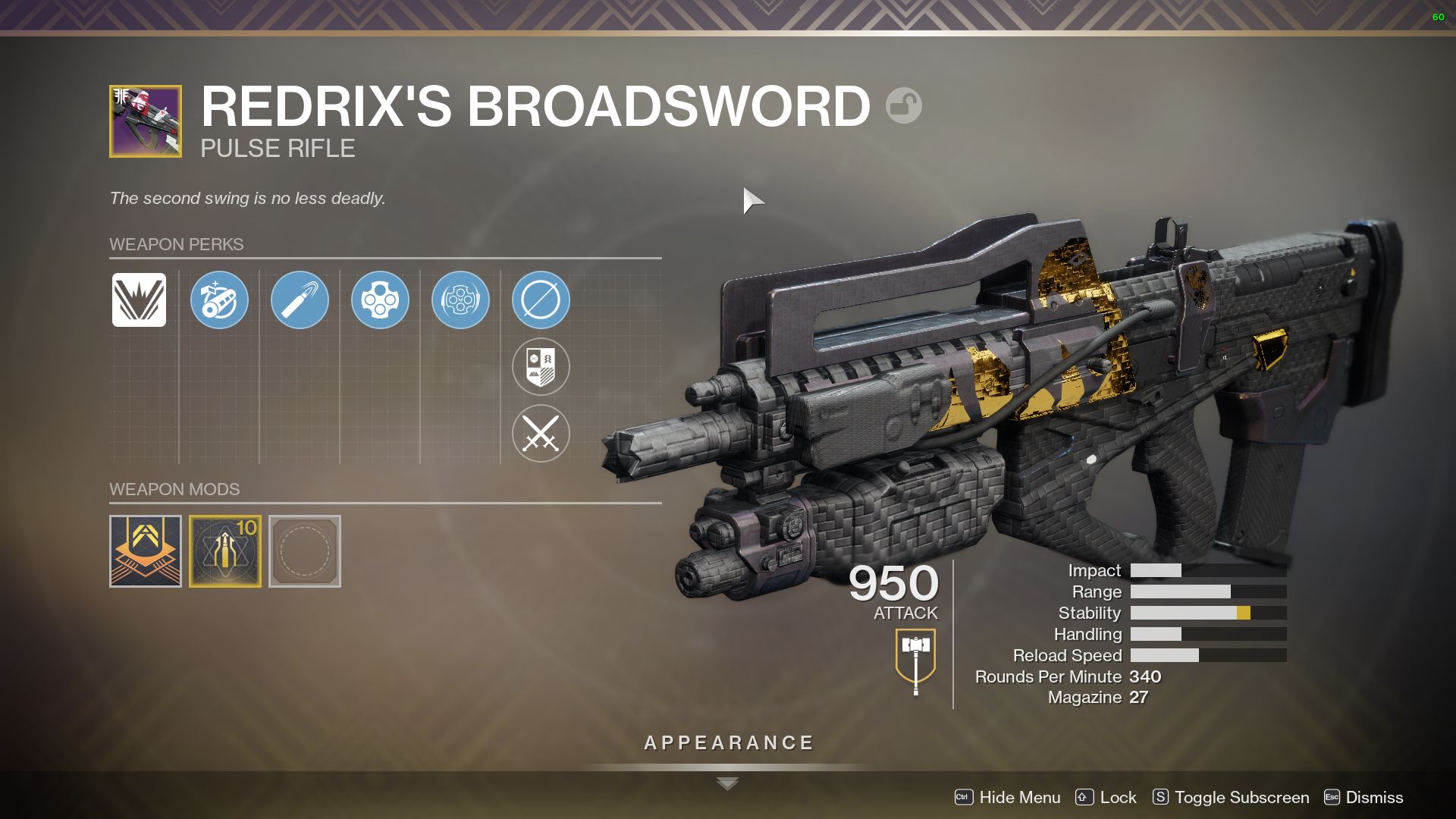Inspect the intrinsic frame perk with claw marks
This screenshot has width=1456, height=819.
coord(139,300)
